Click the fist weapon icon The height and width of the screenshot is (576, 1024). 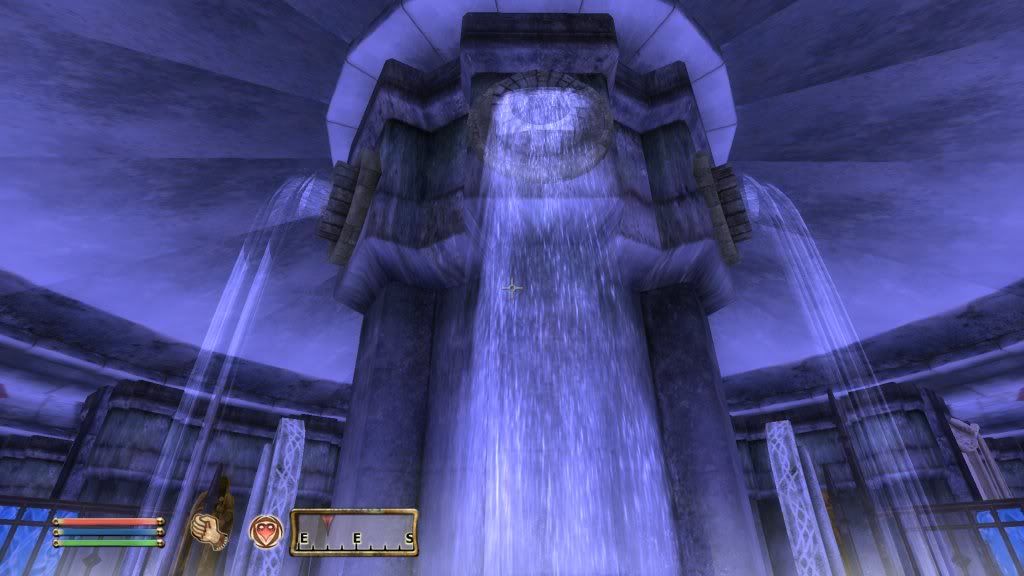206,528
